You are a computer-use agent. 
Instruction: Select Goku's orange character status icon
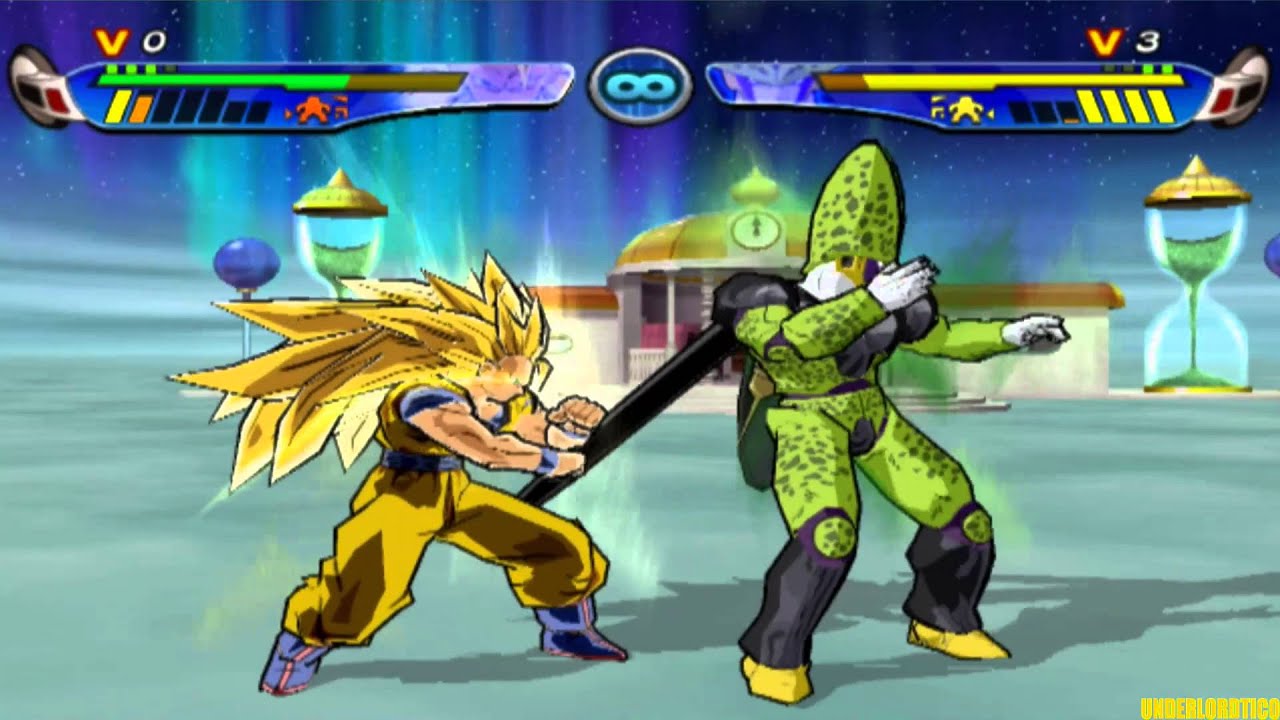(x=315, y=107)
